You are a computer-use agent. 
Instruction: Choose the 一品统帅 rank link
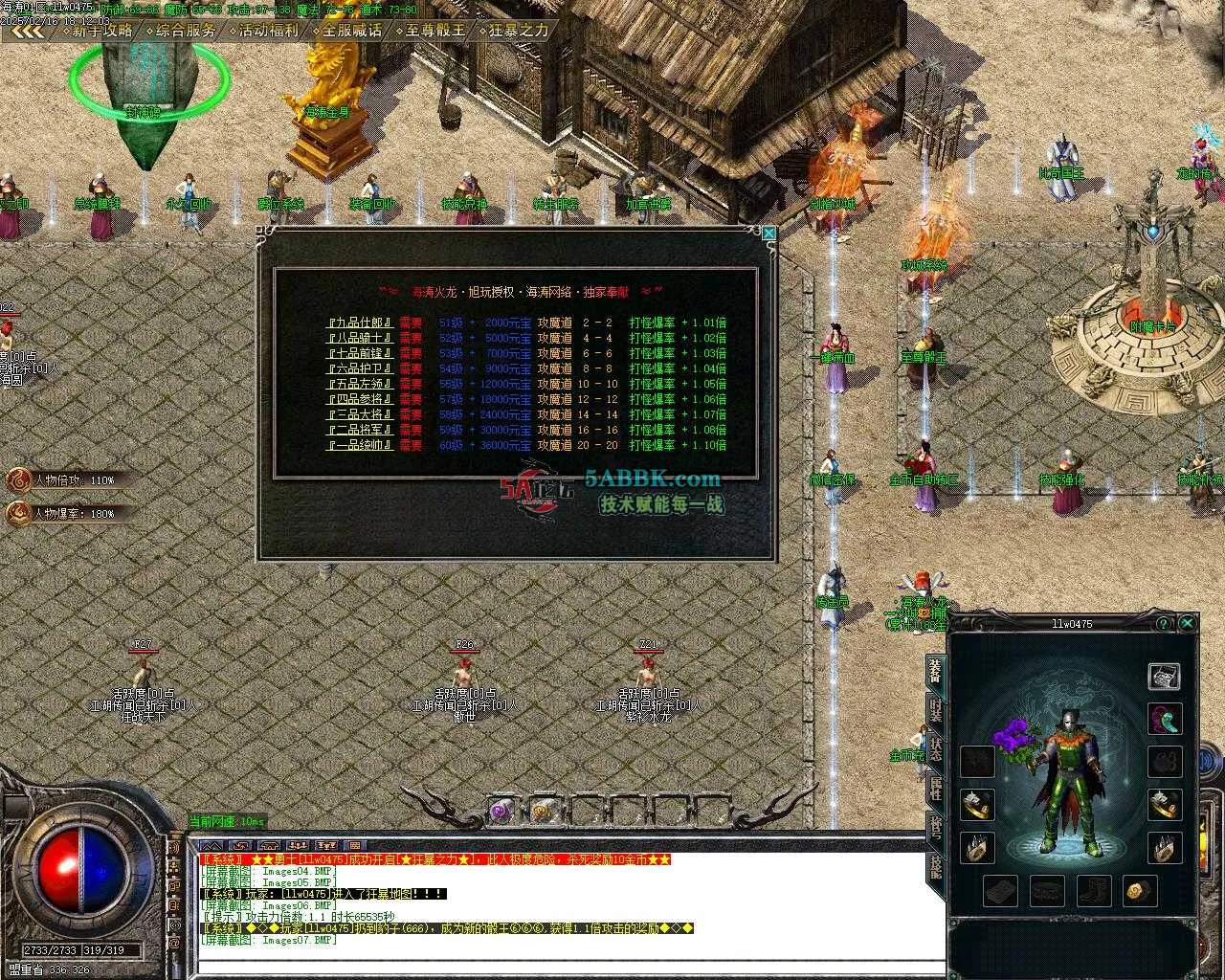pos(360,445)
